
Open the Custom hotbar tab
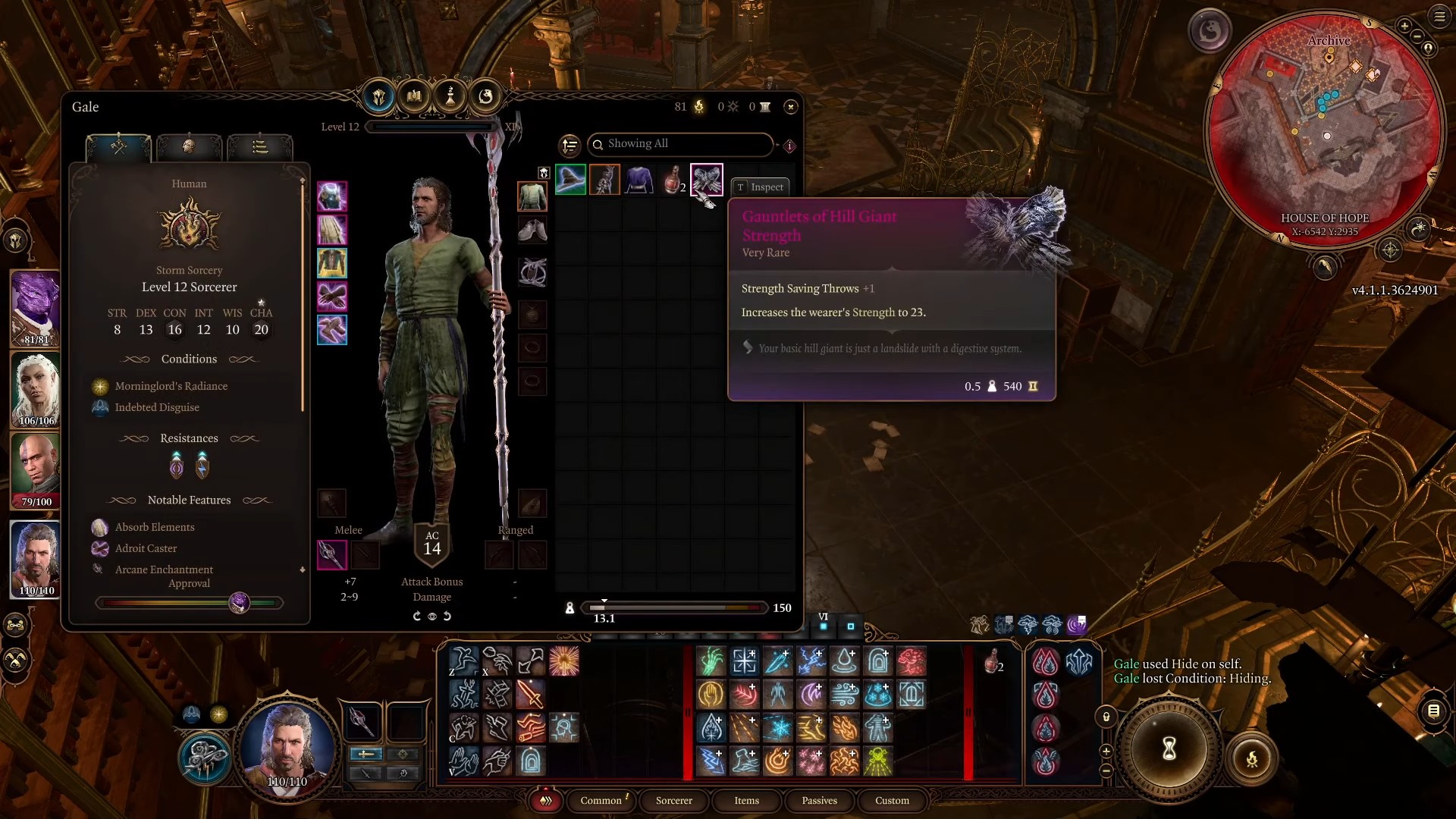[x=892, y=800]
